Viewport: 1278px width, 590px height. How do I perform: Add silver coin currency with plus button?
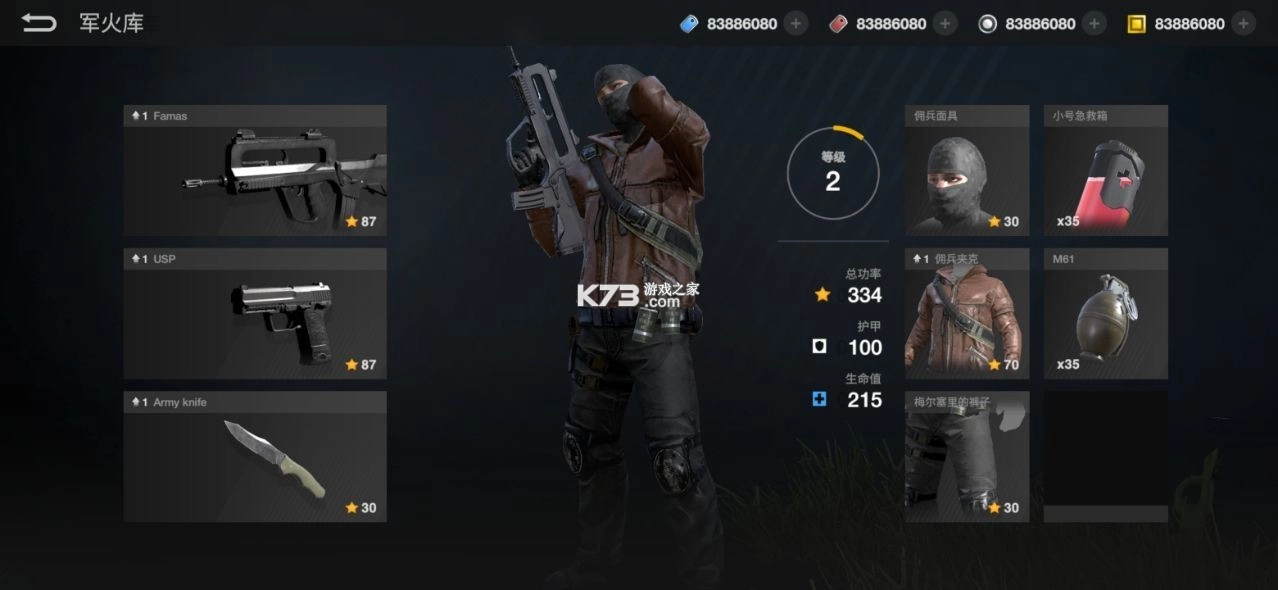(x=1094, y=24)
